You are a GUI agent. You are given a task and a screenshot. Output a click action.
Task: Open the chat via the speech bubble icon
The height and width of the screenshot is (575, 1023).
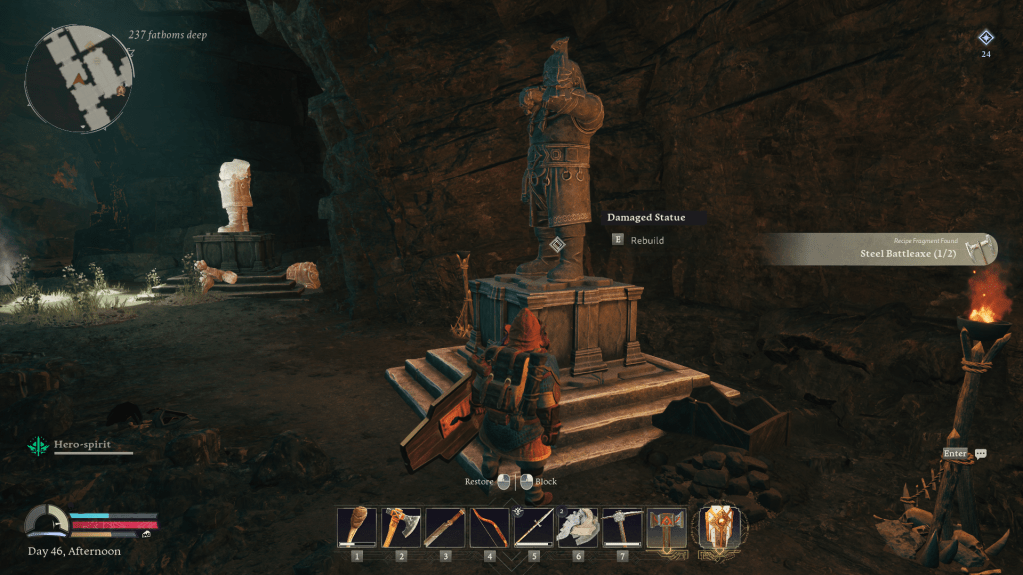click(x=980, y=454)
